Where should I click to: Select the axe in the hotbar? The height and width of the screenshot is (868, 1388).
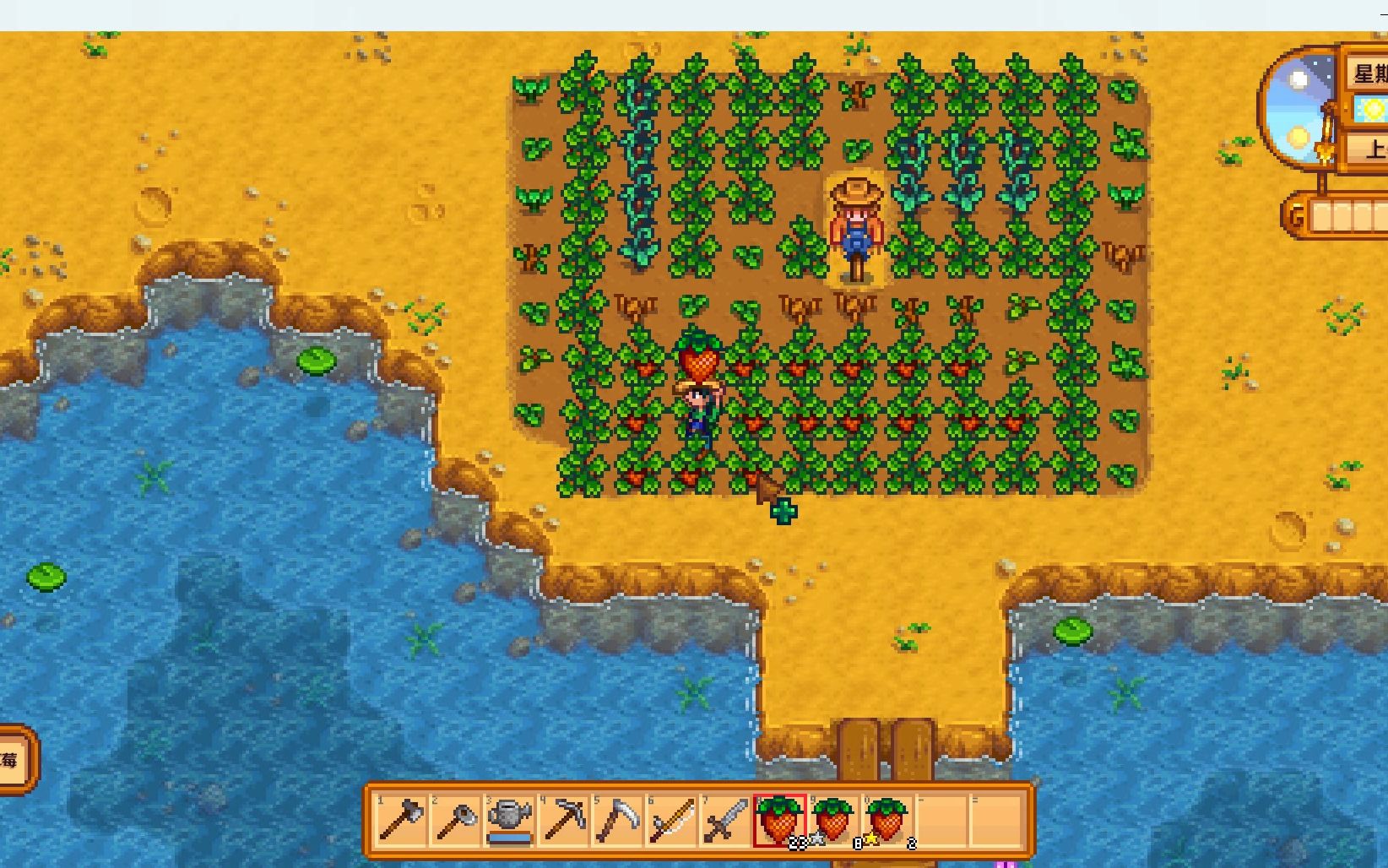pos(401,819)
